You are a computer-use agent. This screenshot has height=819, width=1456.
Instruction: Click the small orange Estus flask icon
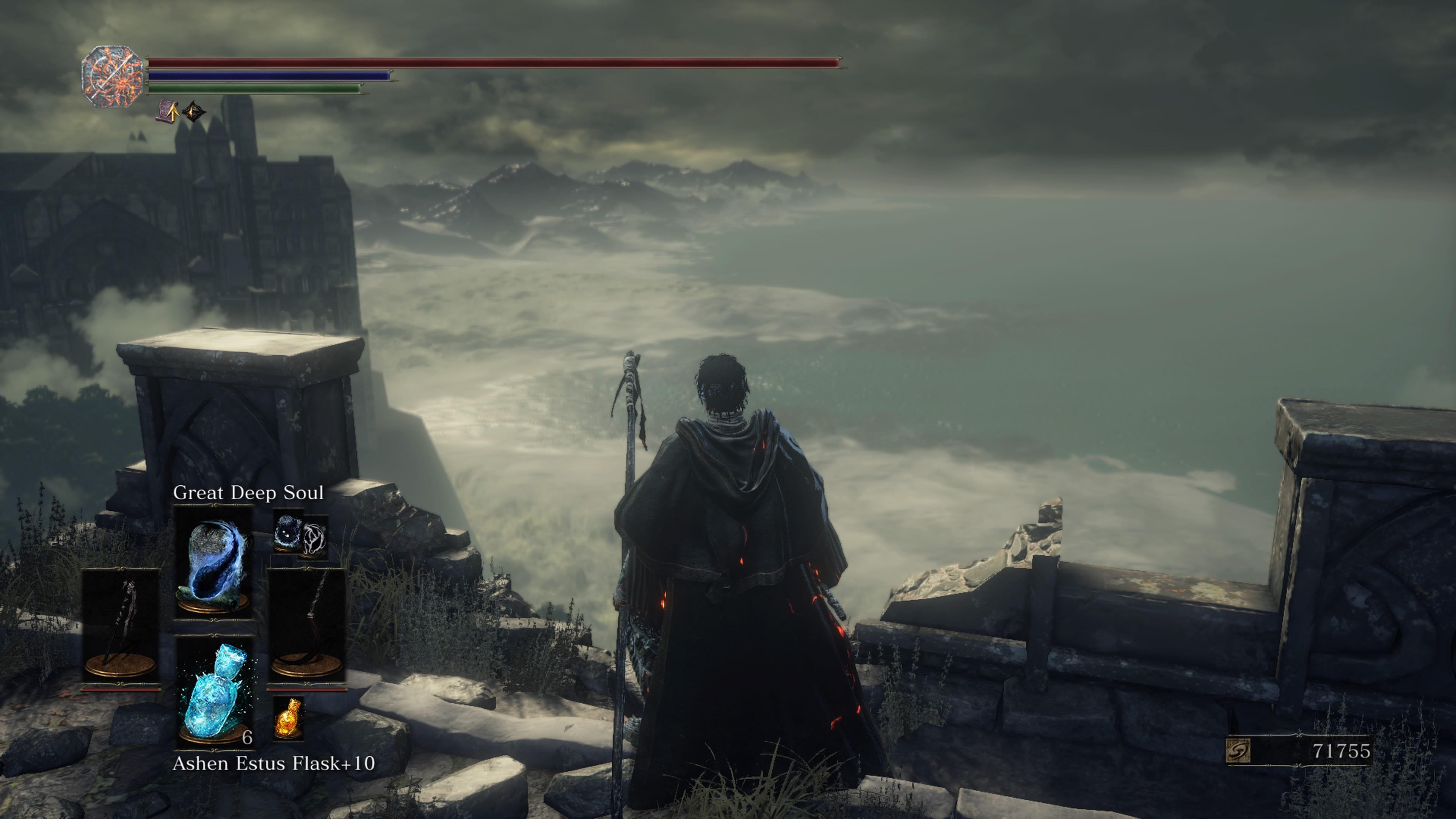click(x=288, y=718)
